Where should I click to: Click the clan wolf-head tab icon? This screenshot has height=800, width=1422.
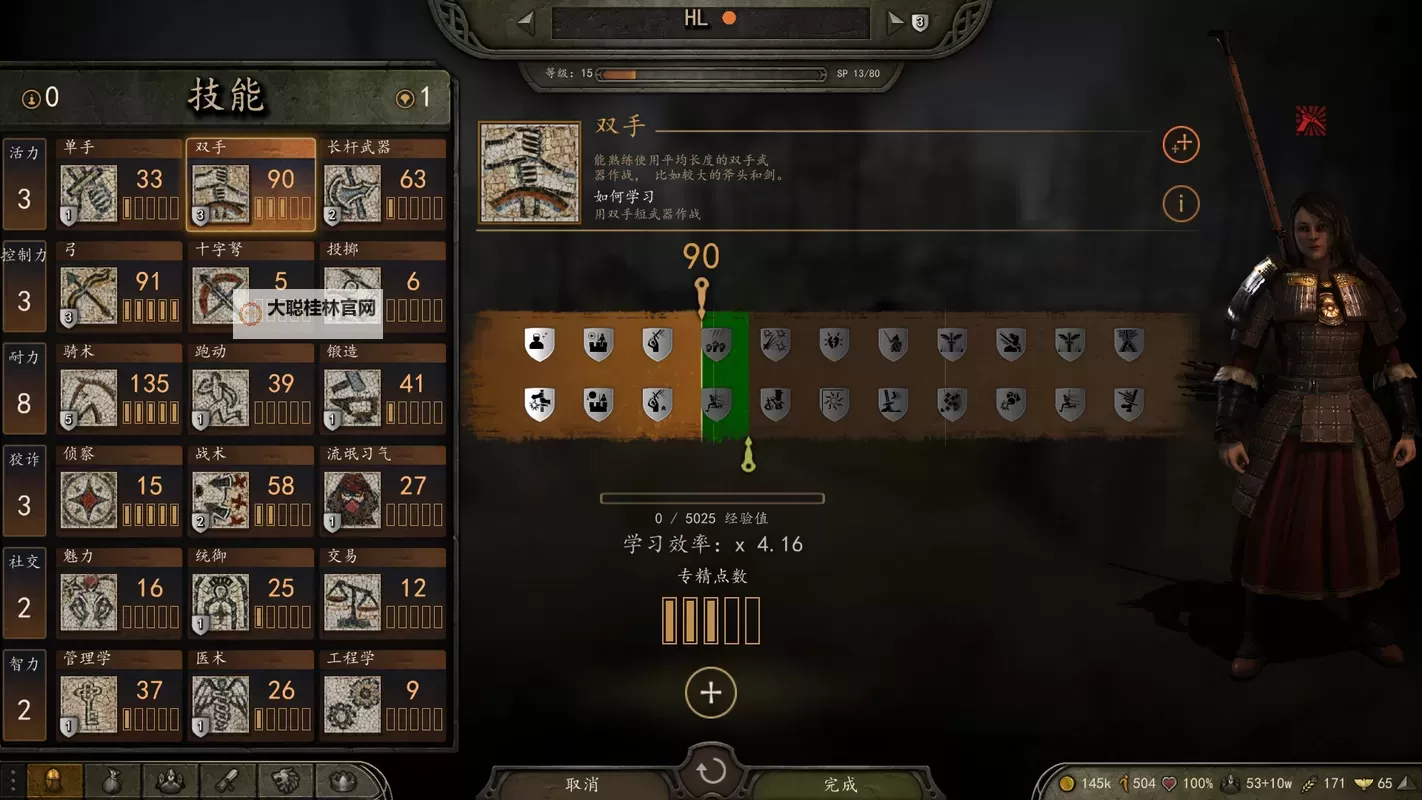[284, 783]
